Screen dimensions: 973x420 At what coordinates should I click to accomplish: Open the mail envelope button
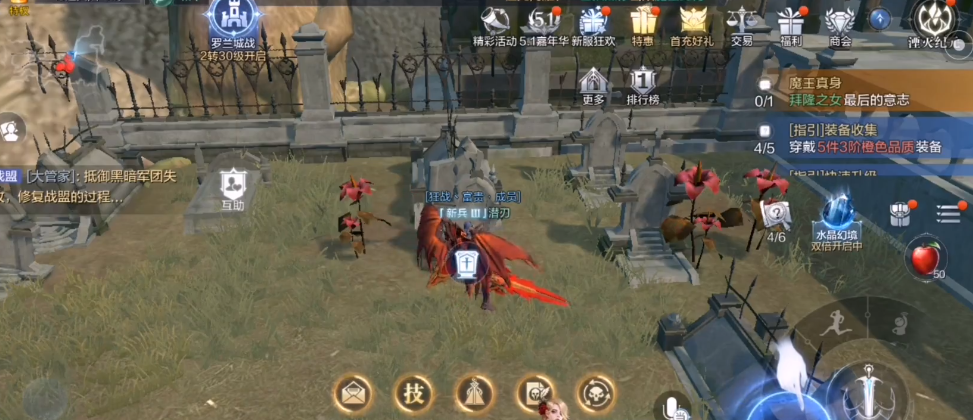point(352,392)
